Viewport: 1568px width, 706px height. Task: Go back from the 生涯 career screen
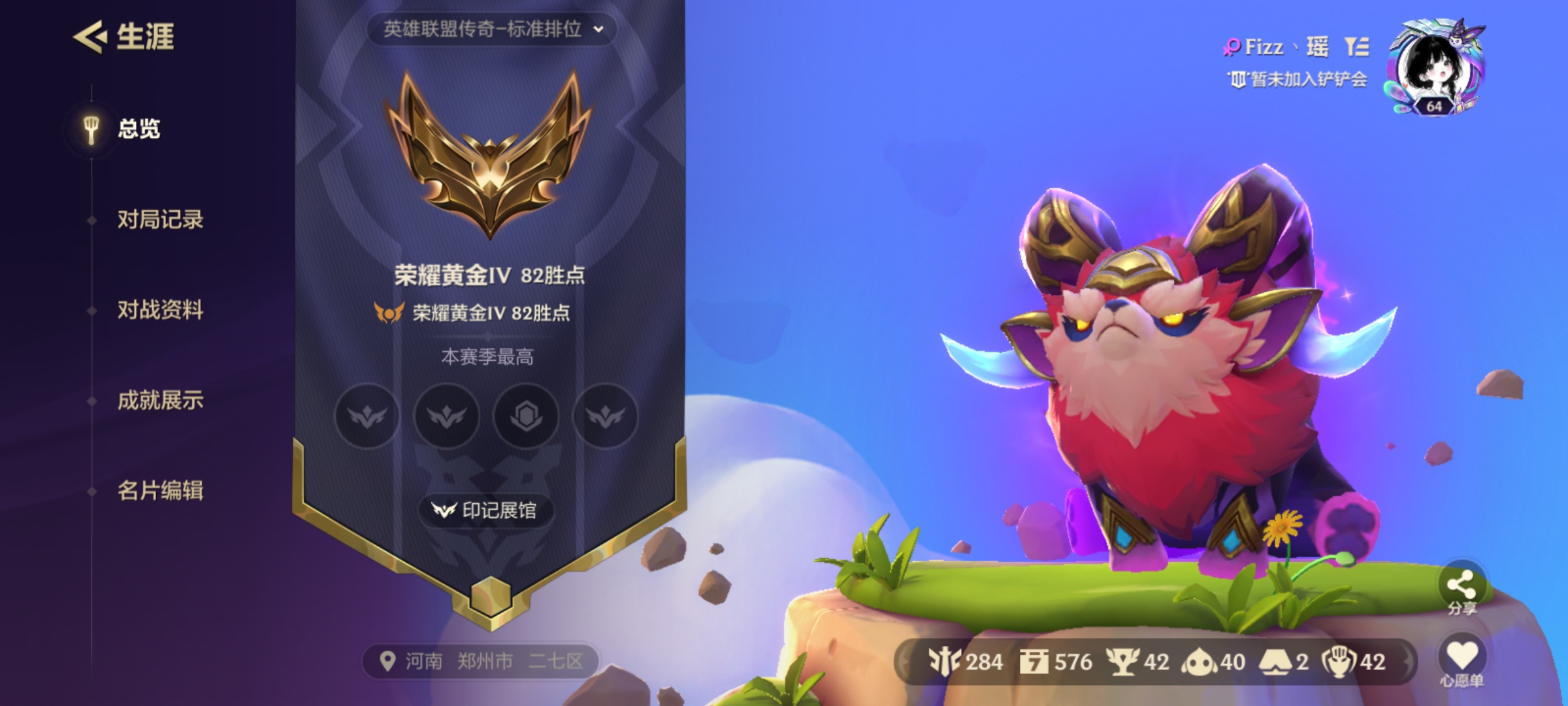point(90,37)
